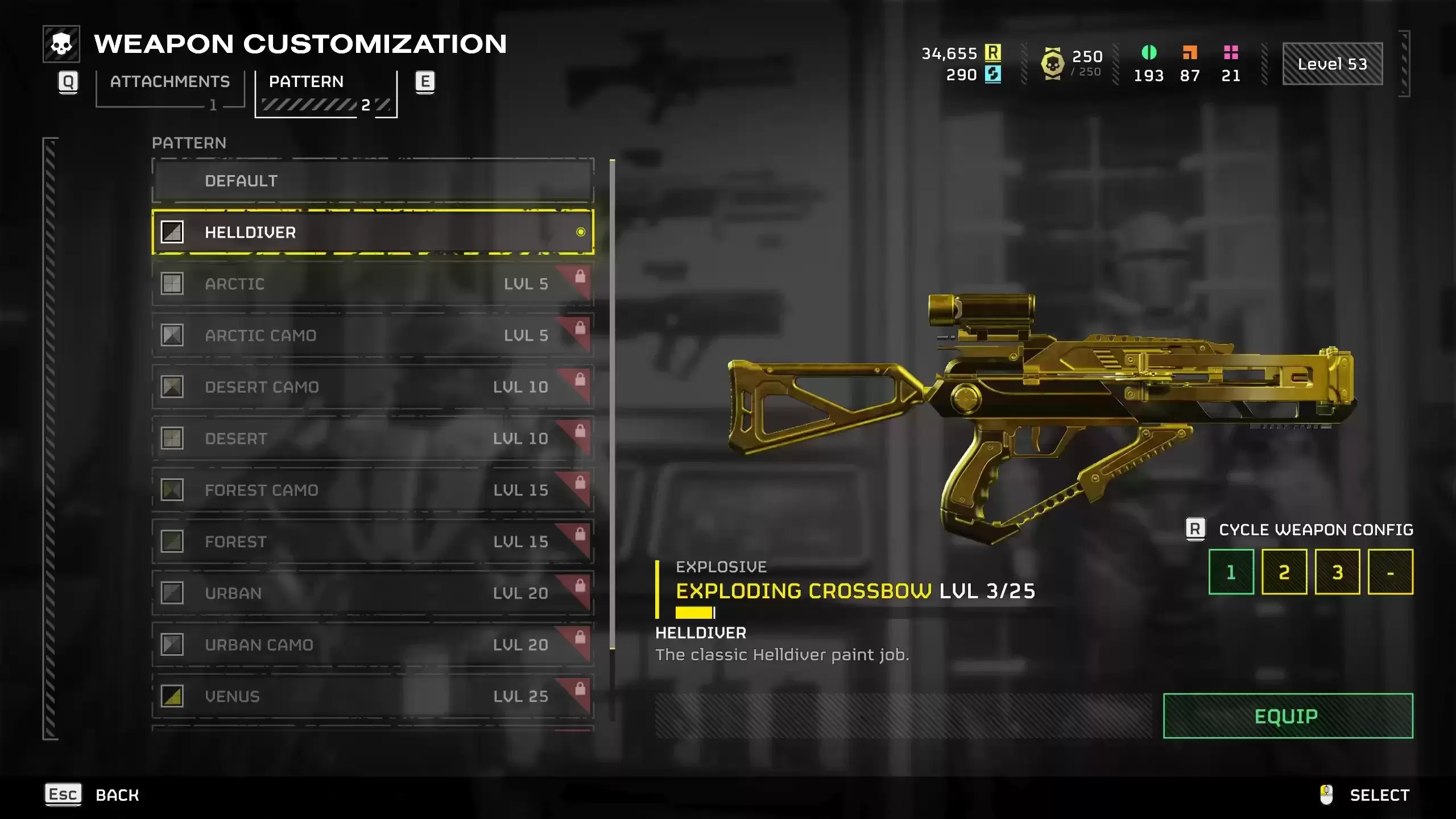Click the dash weapon config slot
Screen dimensions: 1456x819
tap(1390, 572)
